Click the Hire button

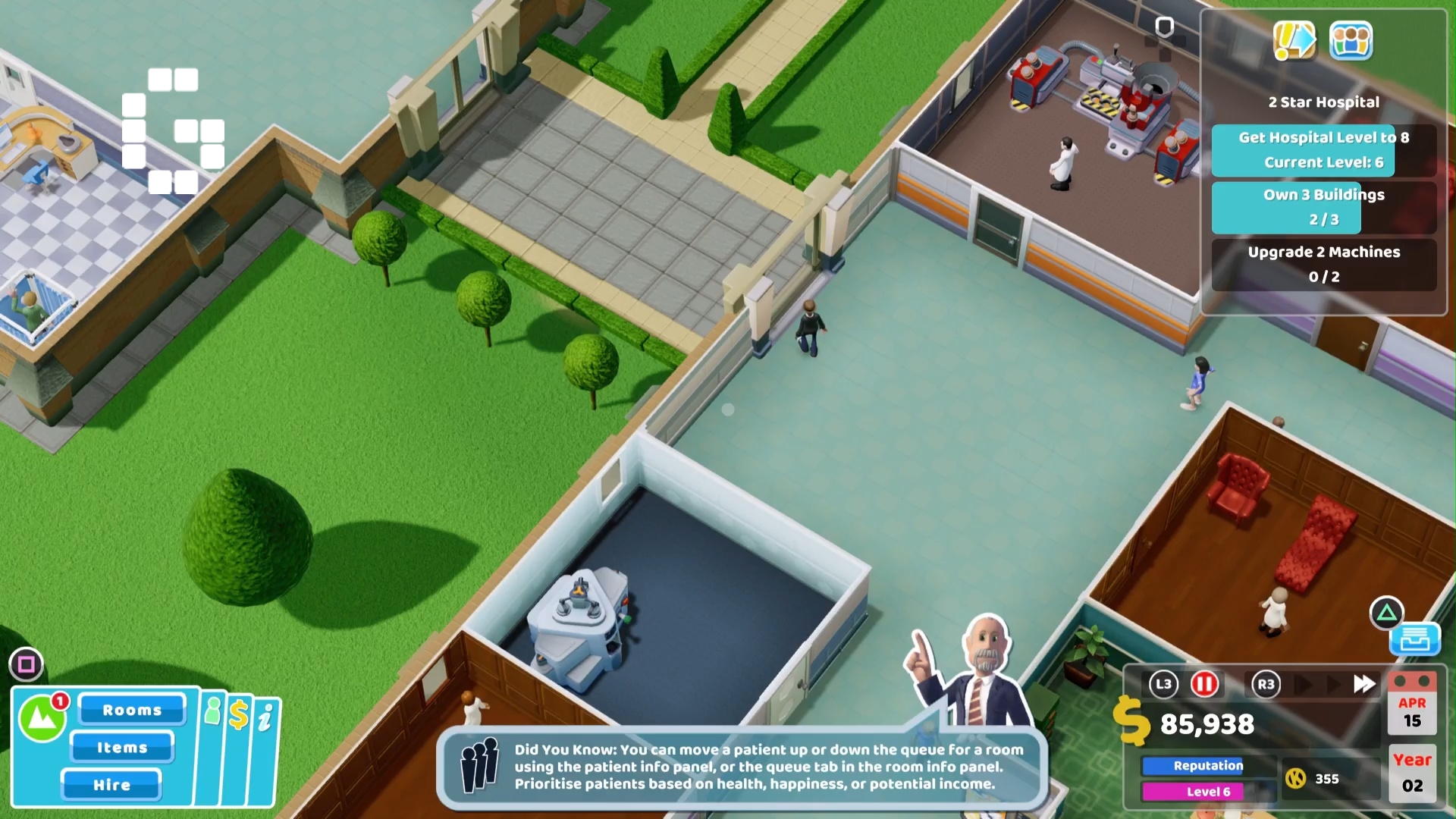[x=111, y=785]
